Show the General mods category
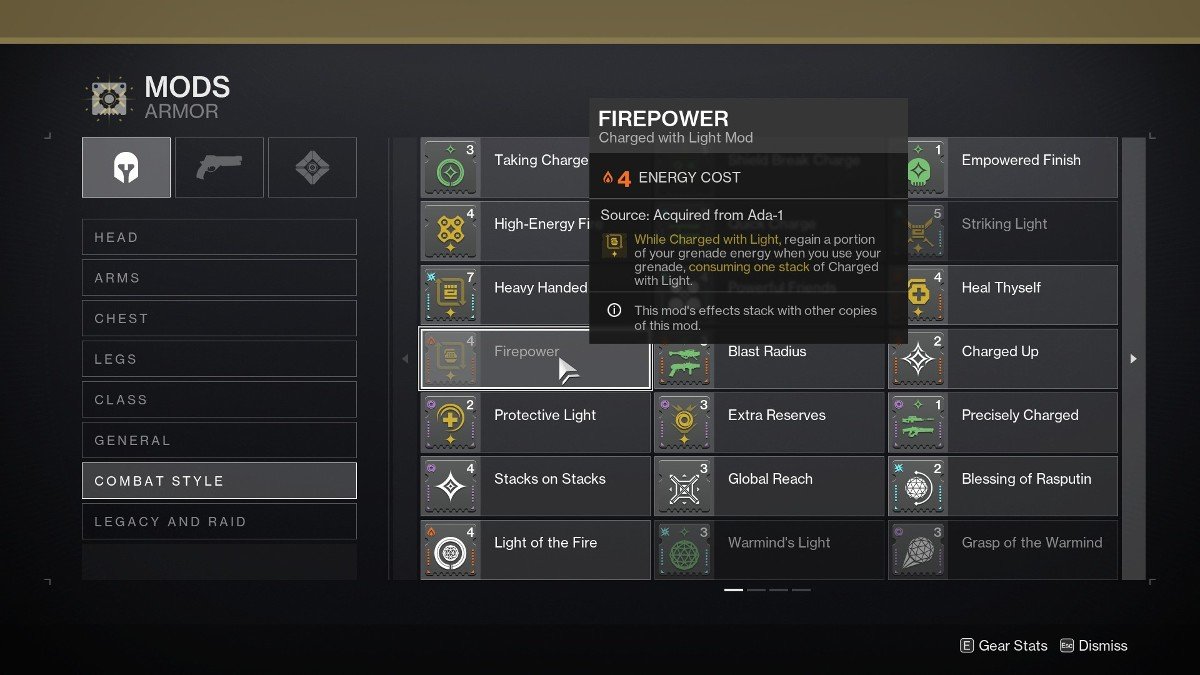 click(219, 440)
